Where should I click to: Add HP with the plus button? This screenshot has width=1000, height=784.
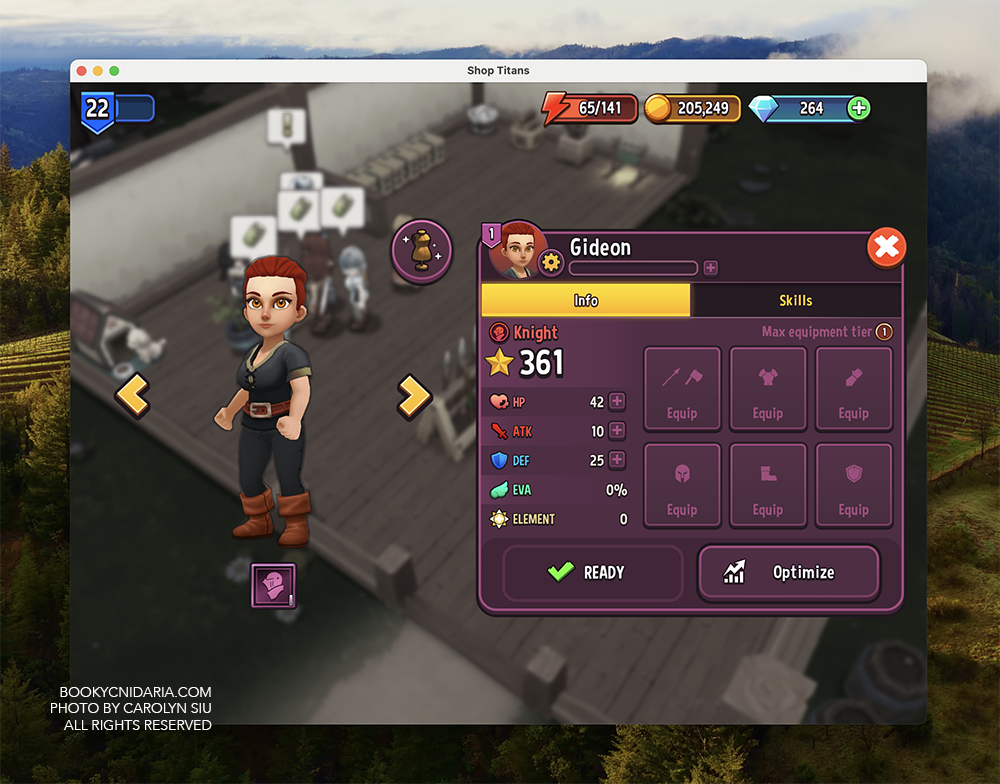(x=617, y=402)
